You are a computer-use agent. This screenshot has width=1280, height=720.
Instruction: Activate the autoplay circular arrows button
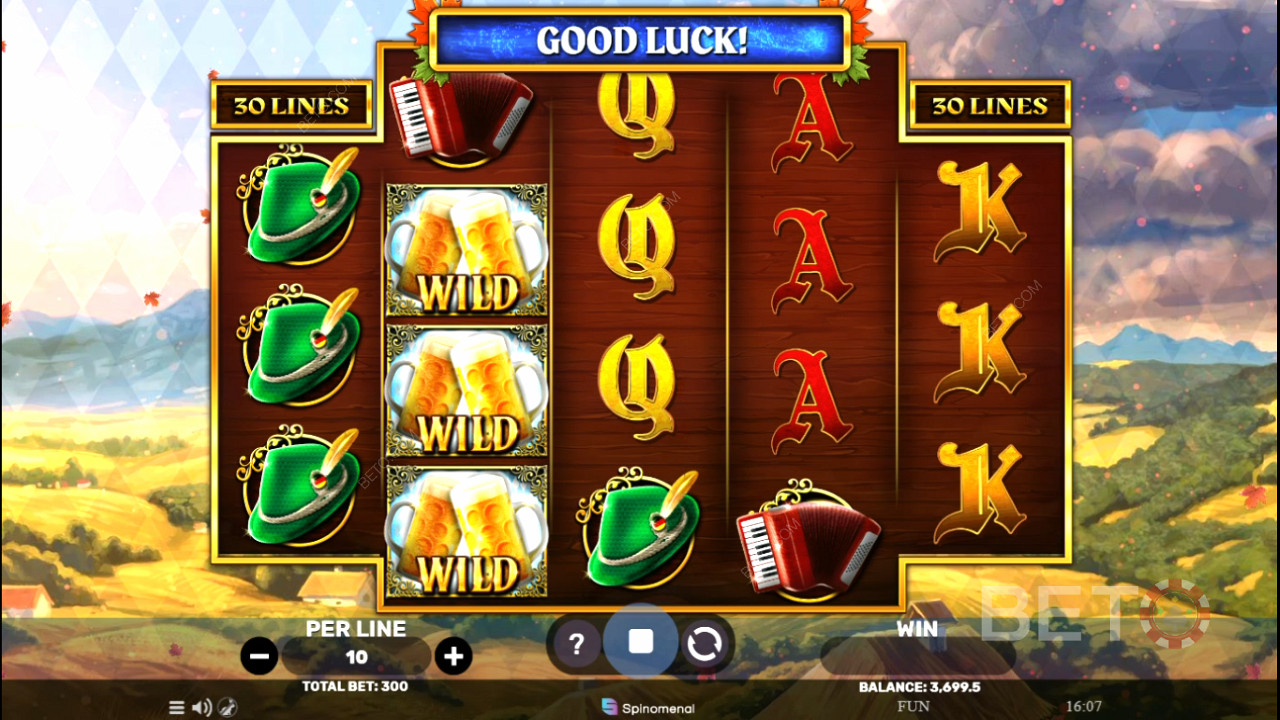[704, 645]
